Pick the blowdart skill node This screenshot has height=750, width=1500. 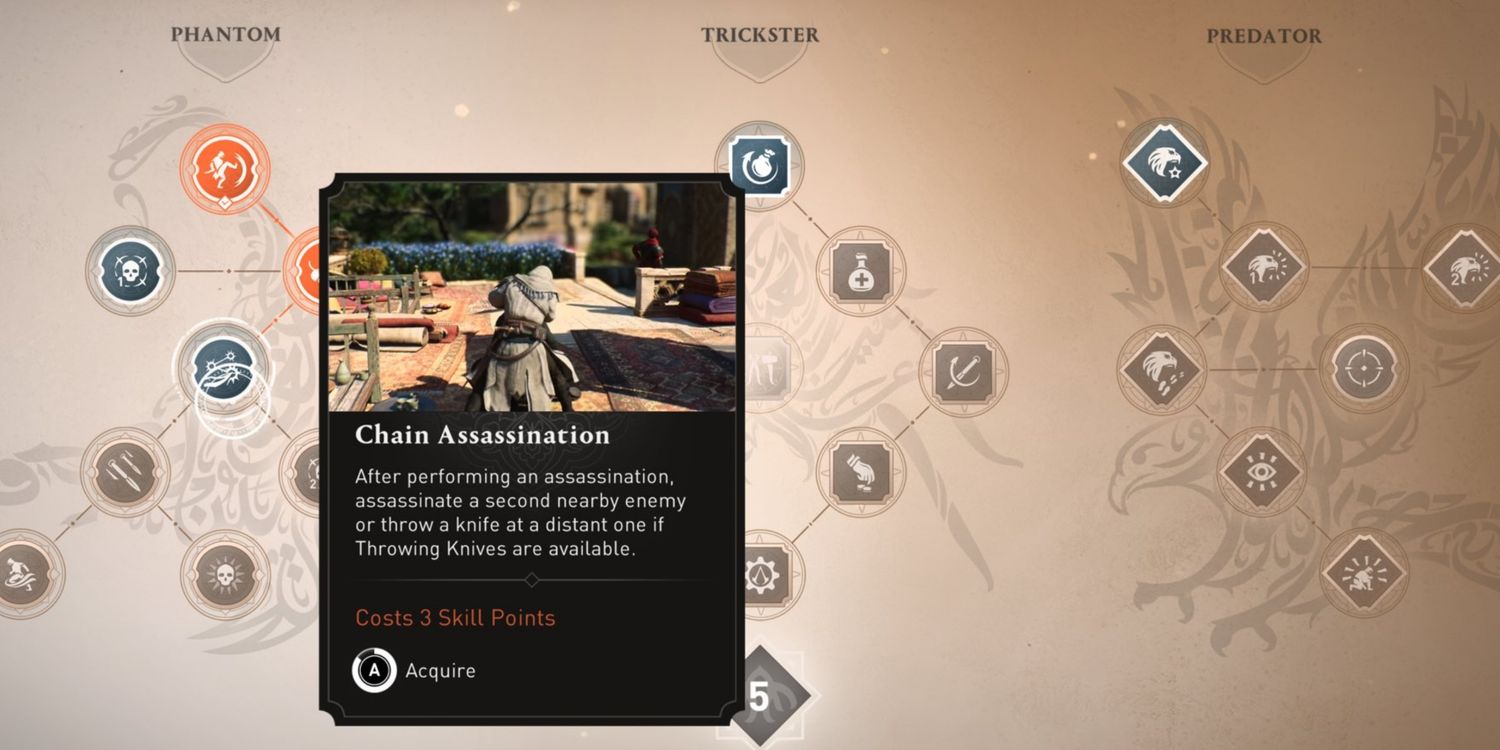[x=963, y=372]
